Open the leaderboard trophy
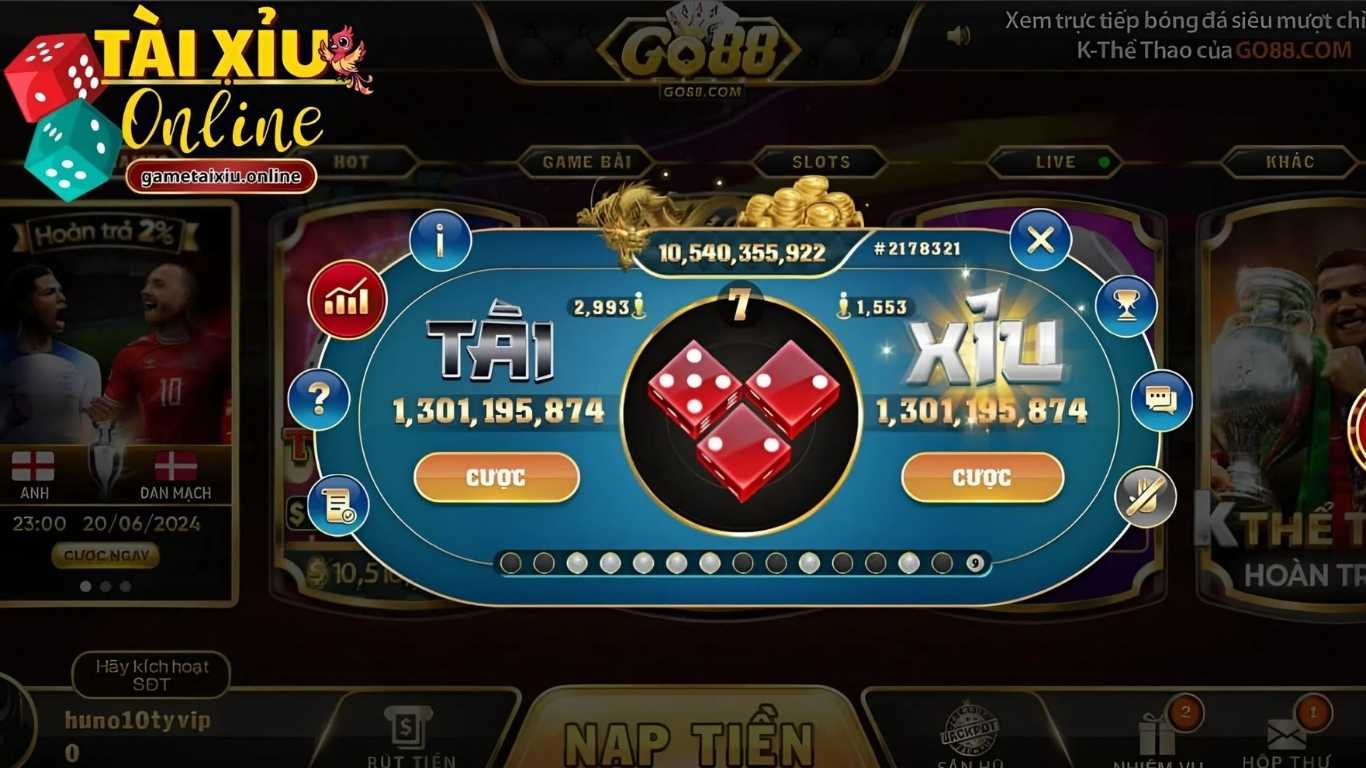The height and width of the screenshot is (768, 1366). click(x=1127, y=305)
